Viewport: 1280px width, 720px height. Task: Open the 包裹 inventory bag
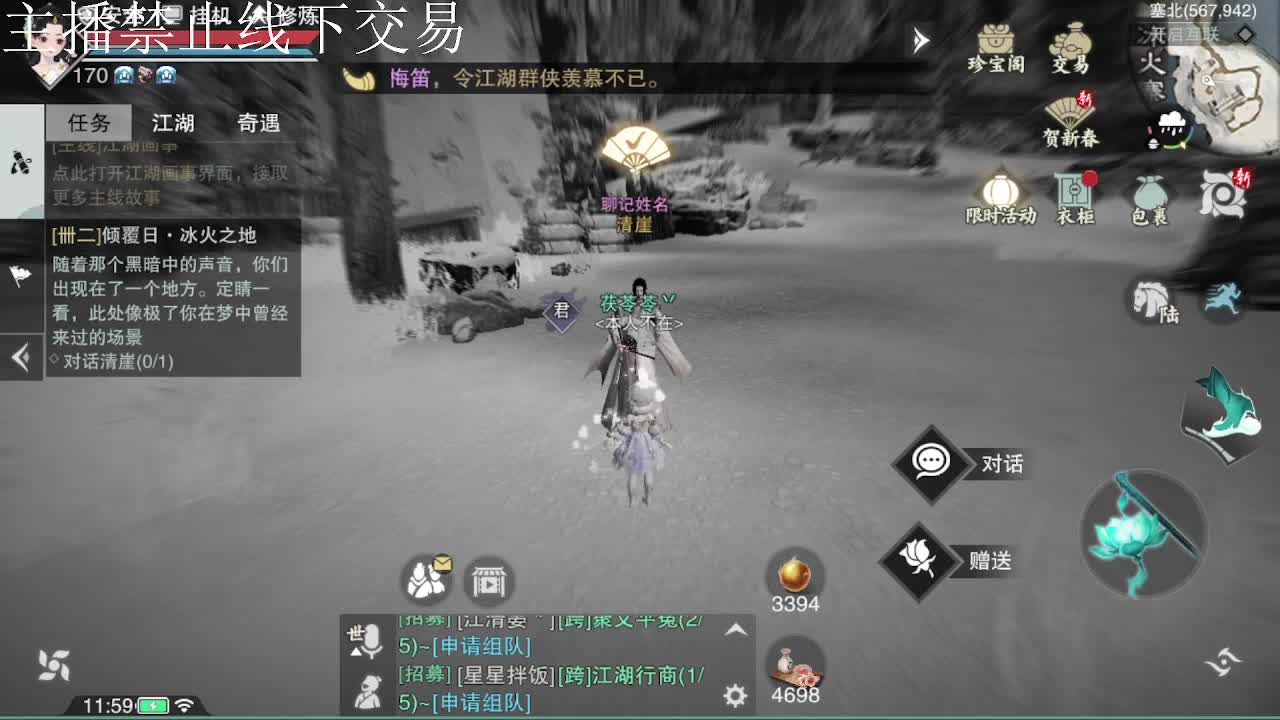(1148, 192)
